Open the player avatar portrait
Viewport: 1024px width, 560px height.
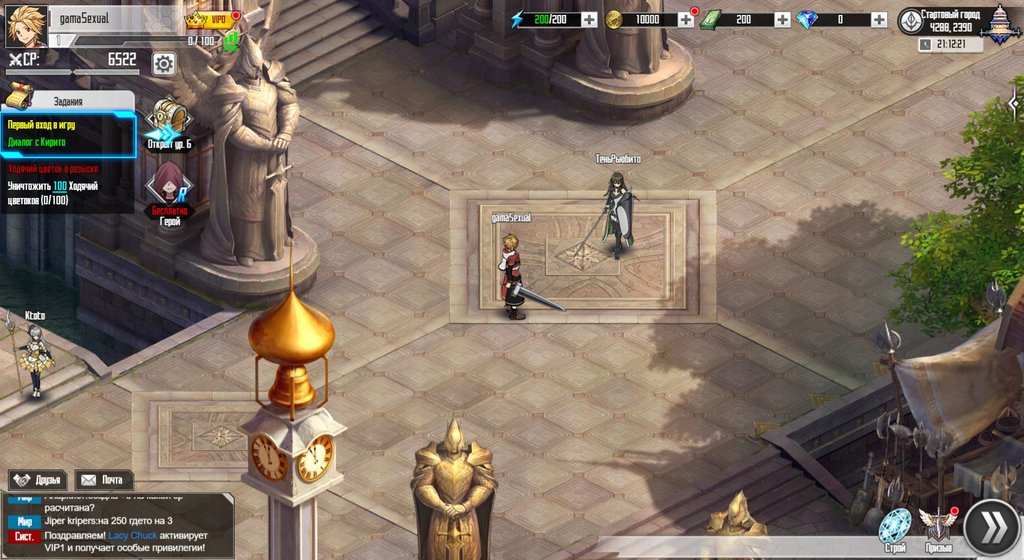26,26
